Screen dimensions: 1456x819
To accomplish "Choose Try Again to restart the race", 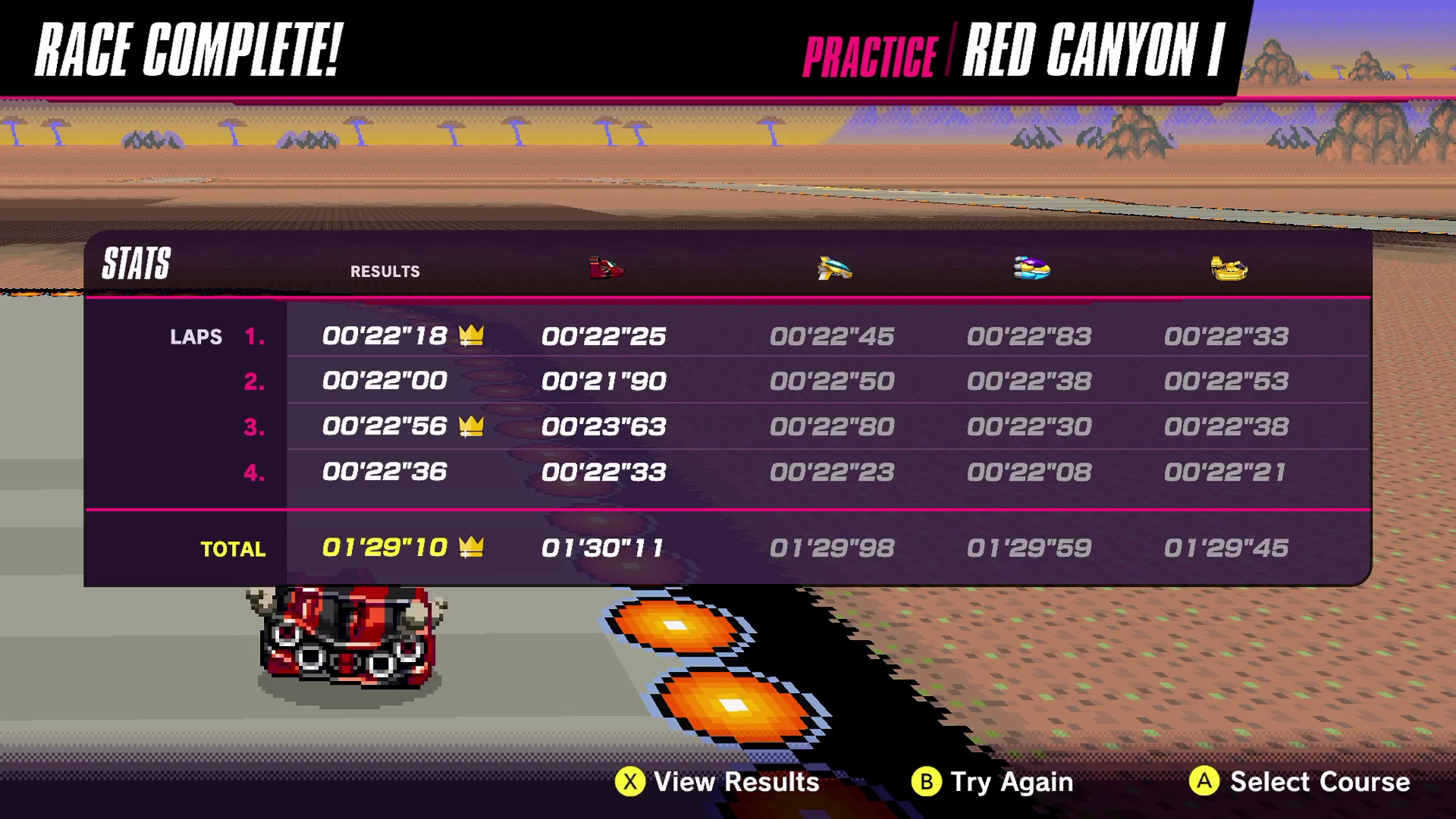I will pos(993,782).
